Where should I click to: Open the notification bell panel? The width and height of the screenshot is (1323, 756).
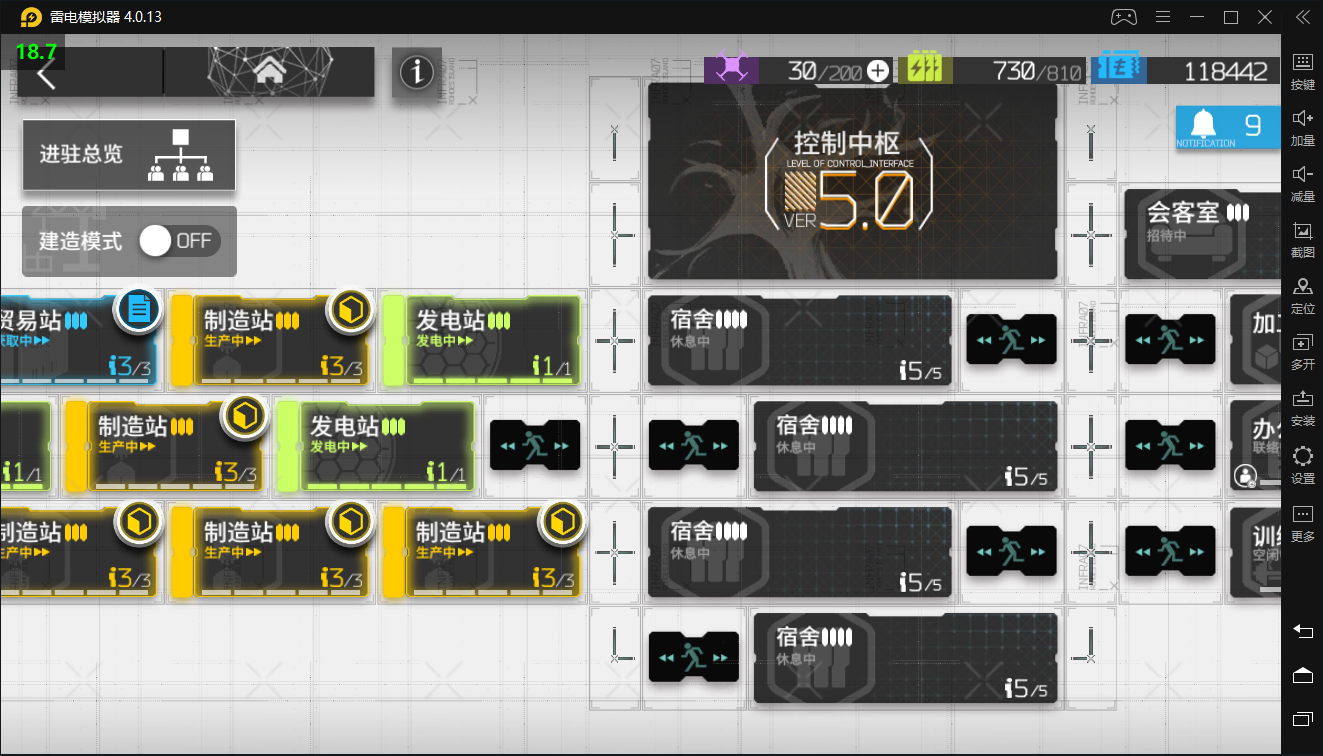point(1228,126)
